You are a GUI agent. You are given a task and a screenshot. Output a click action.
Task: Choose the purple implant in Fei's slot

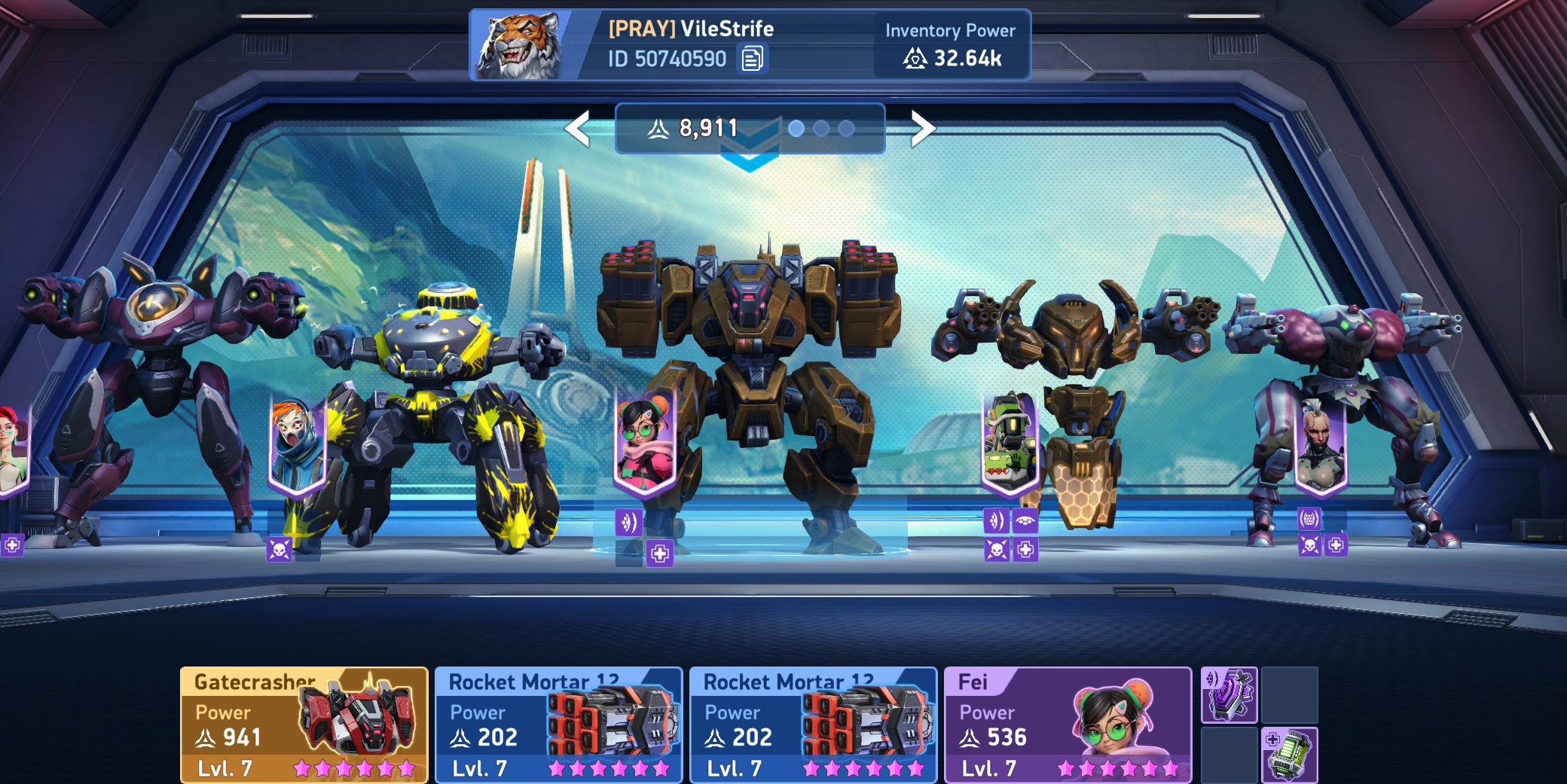pyautogui.click(x=1229, y=694)
